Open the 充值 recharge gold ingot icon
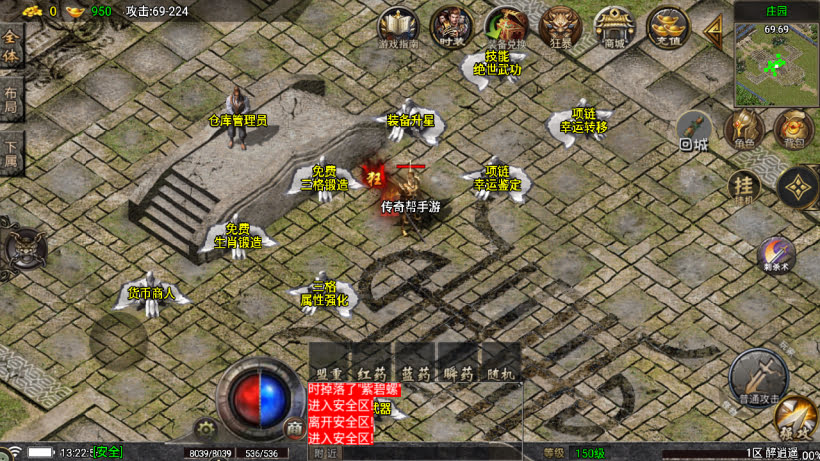Image resolution: width=820 pixels, height=461 pixels. [x=666, y=25]
